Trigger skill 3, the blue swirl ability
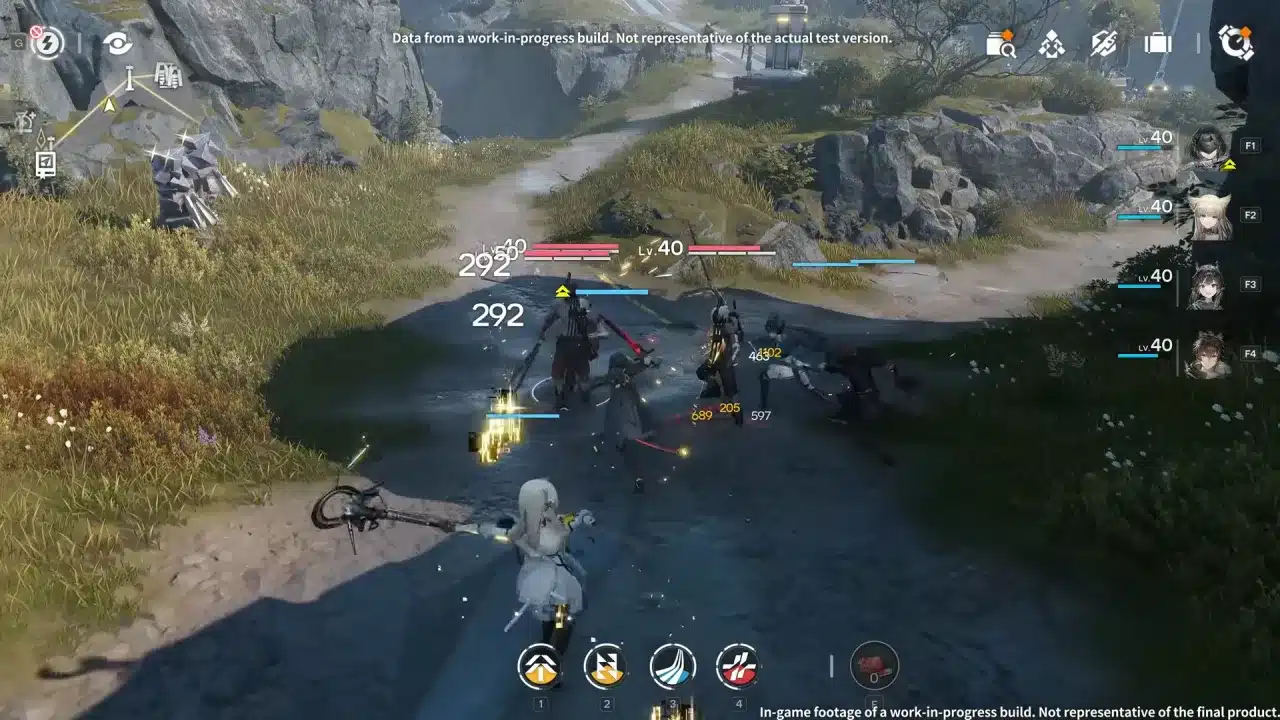Image resolution: width=1280 pixels, height=720 pixels. pos(674,665)
